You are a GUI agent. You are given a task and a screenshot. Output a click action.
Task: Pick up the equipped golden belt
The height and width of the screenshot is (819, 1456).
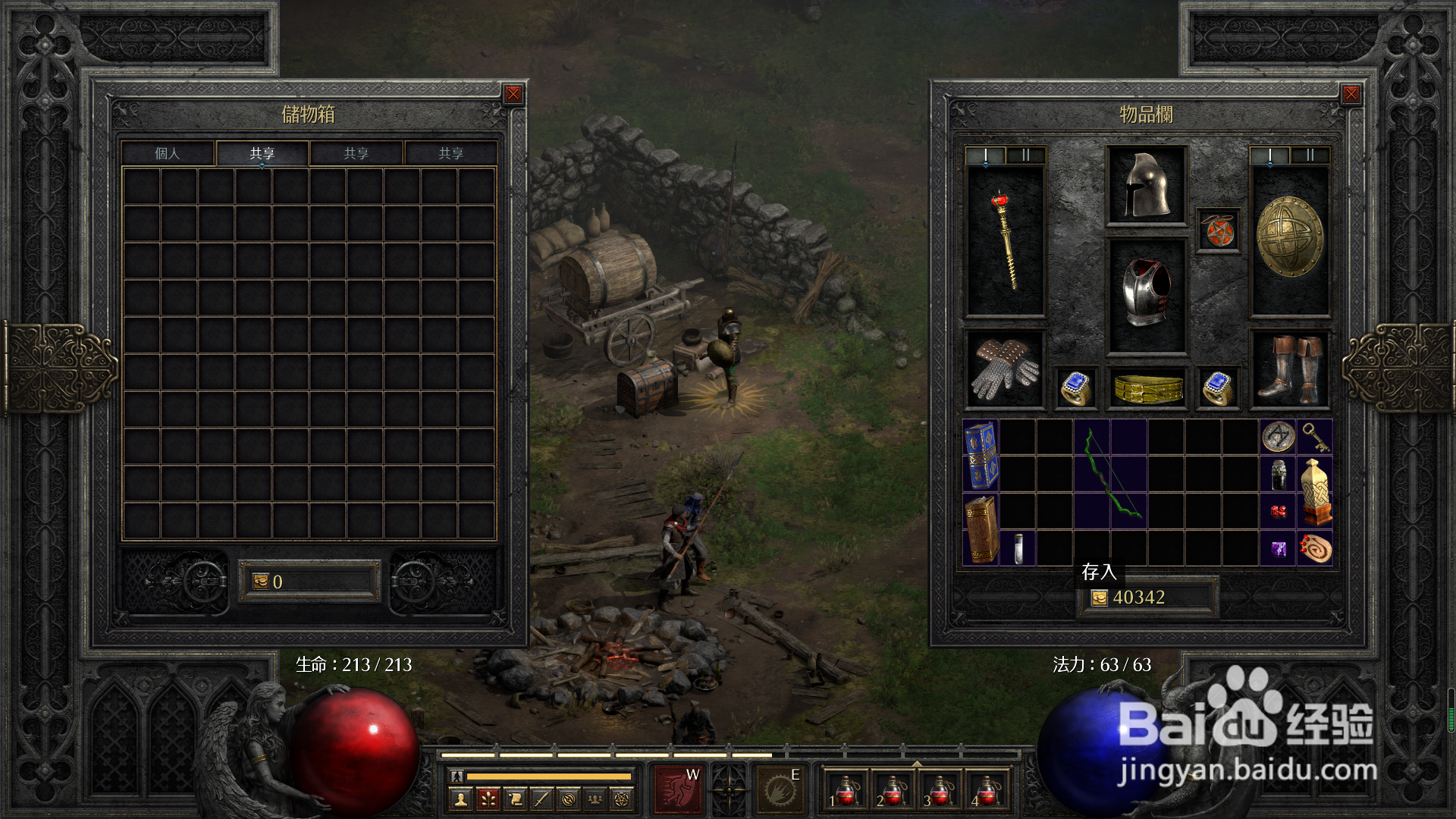click(1147, 388)
